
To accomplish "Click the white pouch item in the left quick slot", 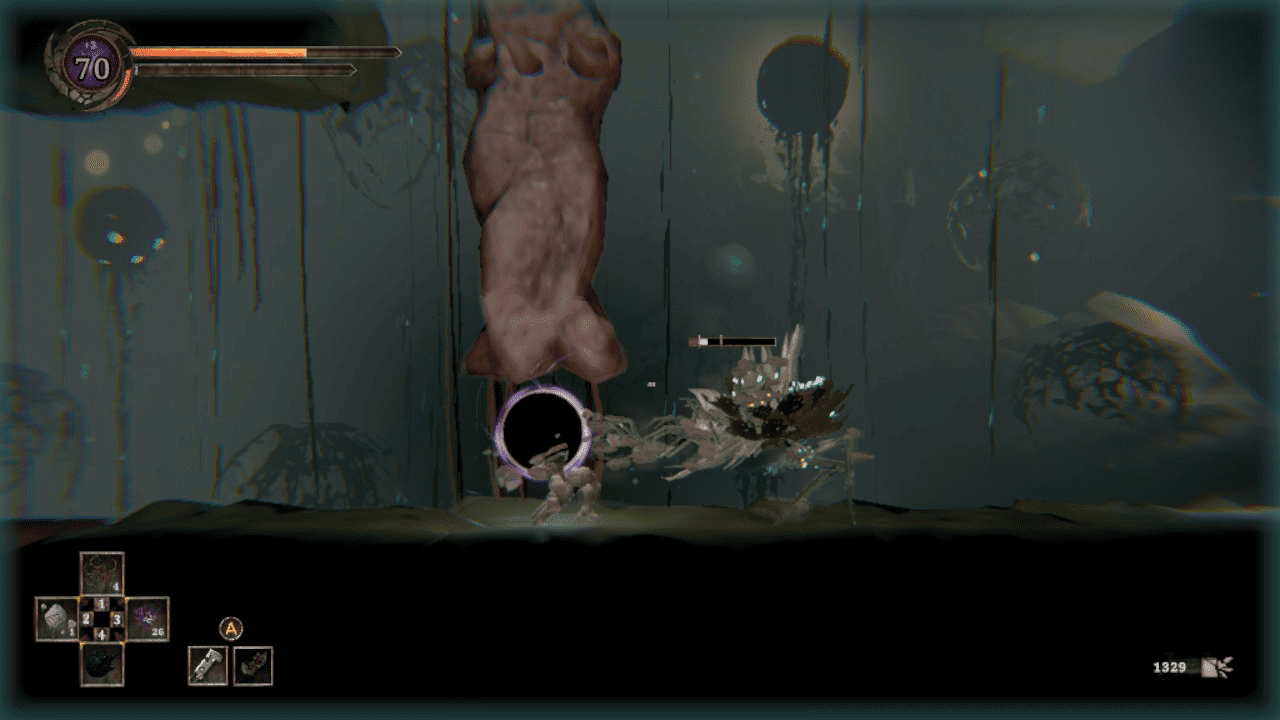I will (55, 618).
